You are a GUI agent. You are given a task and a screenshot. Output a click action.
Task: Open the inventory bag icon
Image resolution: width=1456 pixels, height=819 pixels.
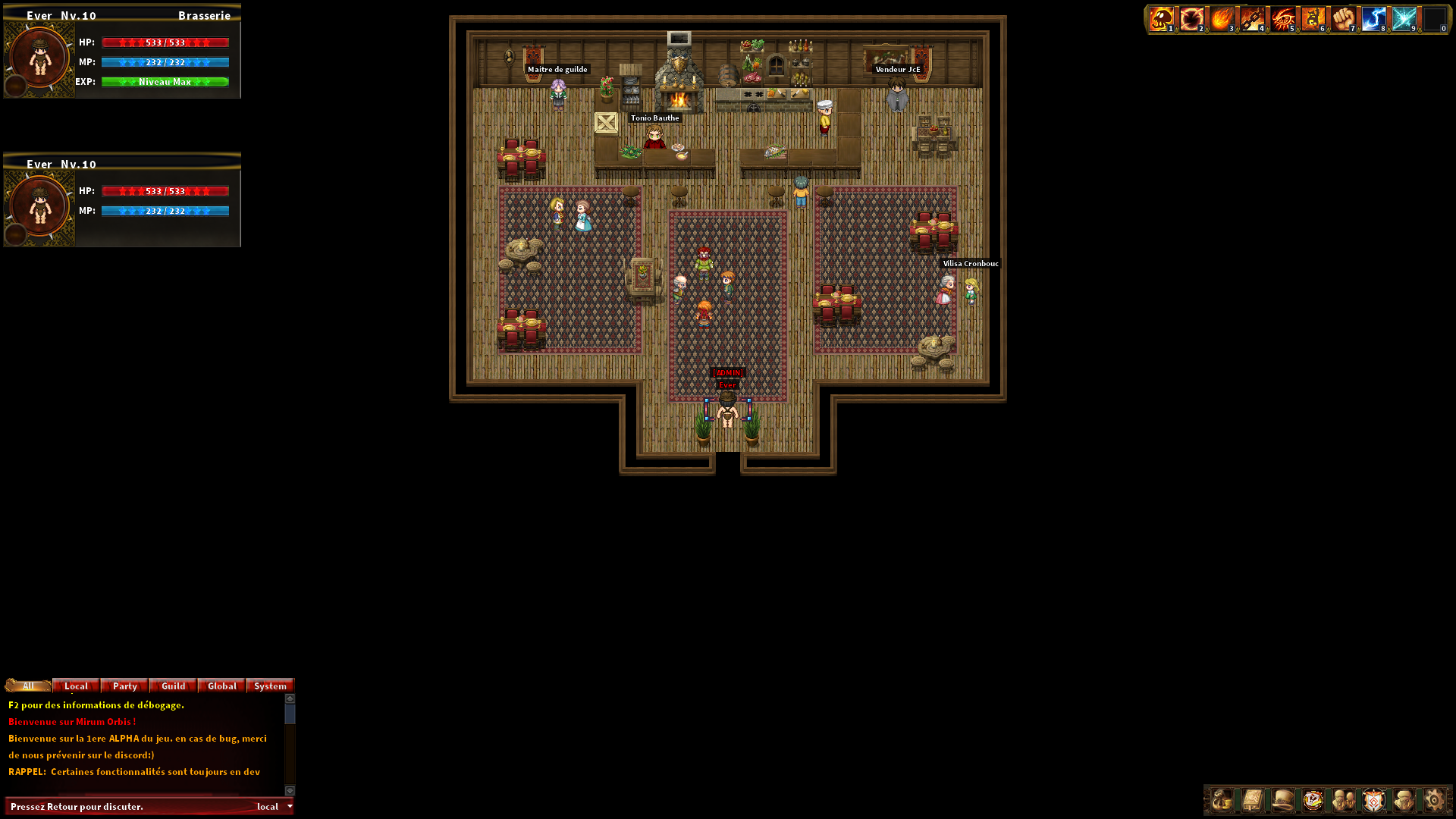point(1222,801)
